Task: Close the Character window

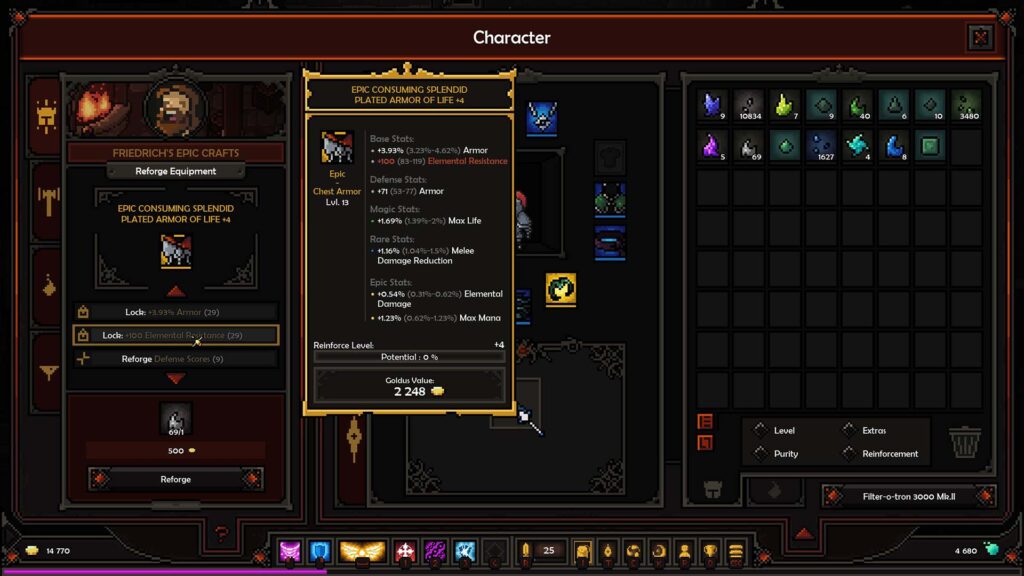Action: coord(980,38)
